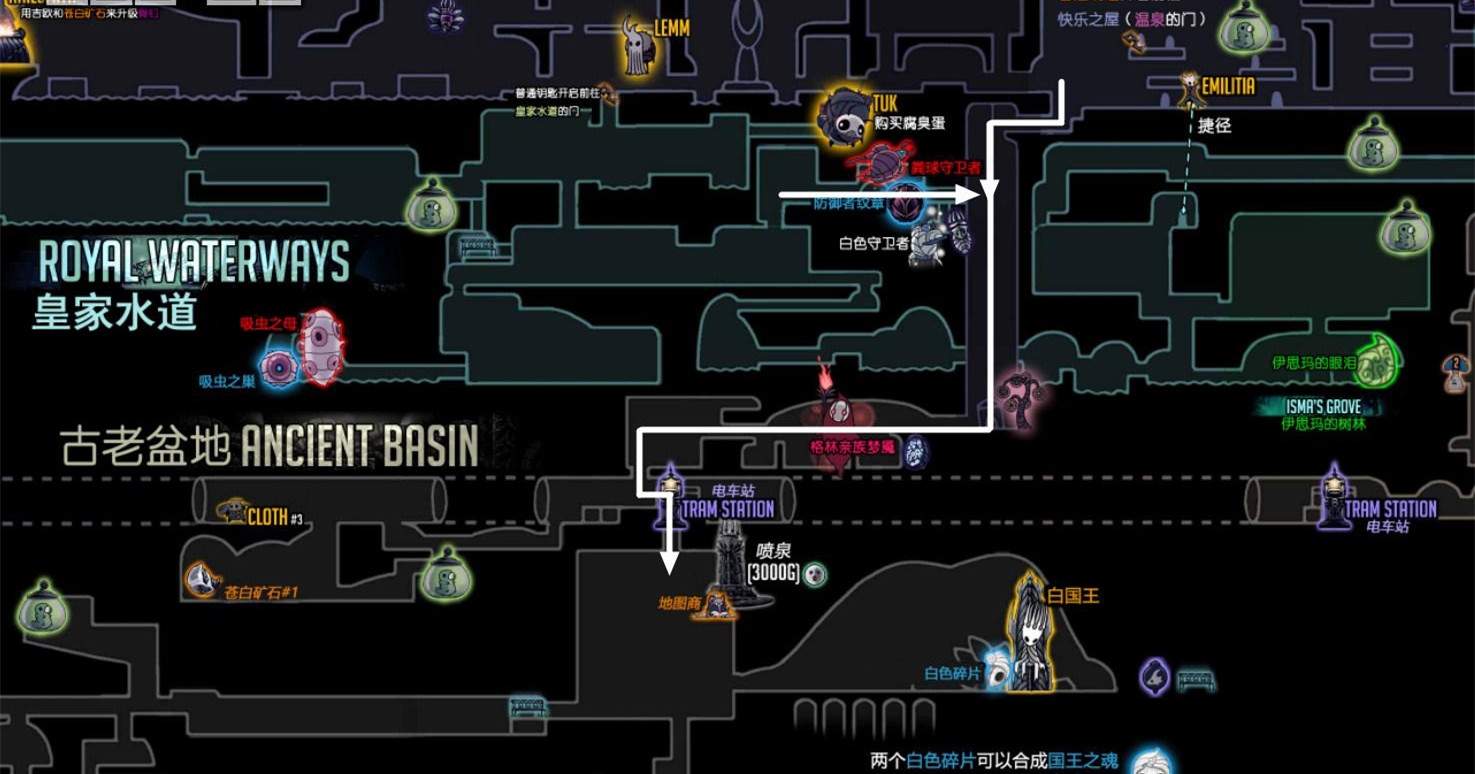Click the white fragment marker
This screenshot has width=1475, height=774.
(997, 671)
